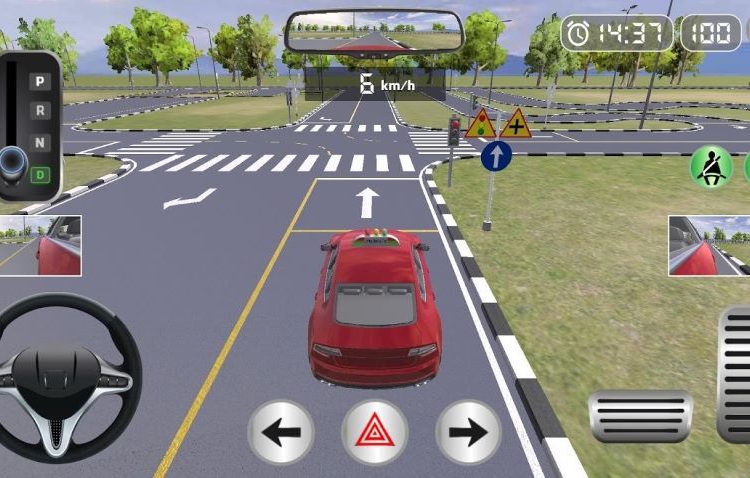Select the D drive gear
Screen dimensions: 750x478
tap(41, 175)
